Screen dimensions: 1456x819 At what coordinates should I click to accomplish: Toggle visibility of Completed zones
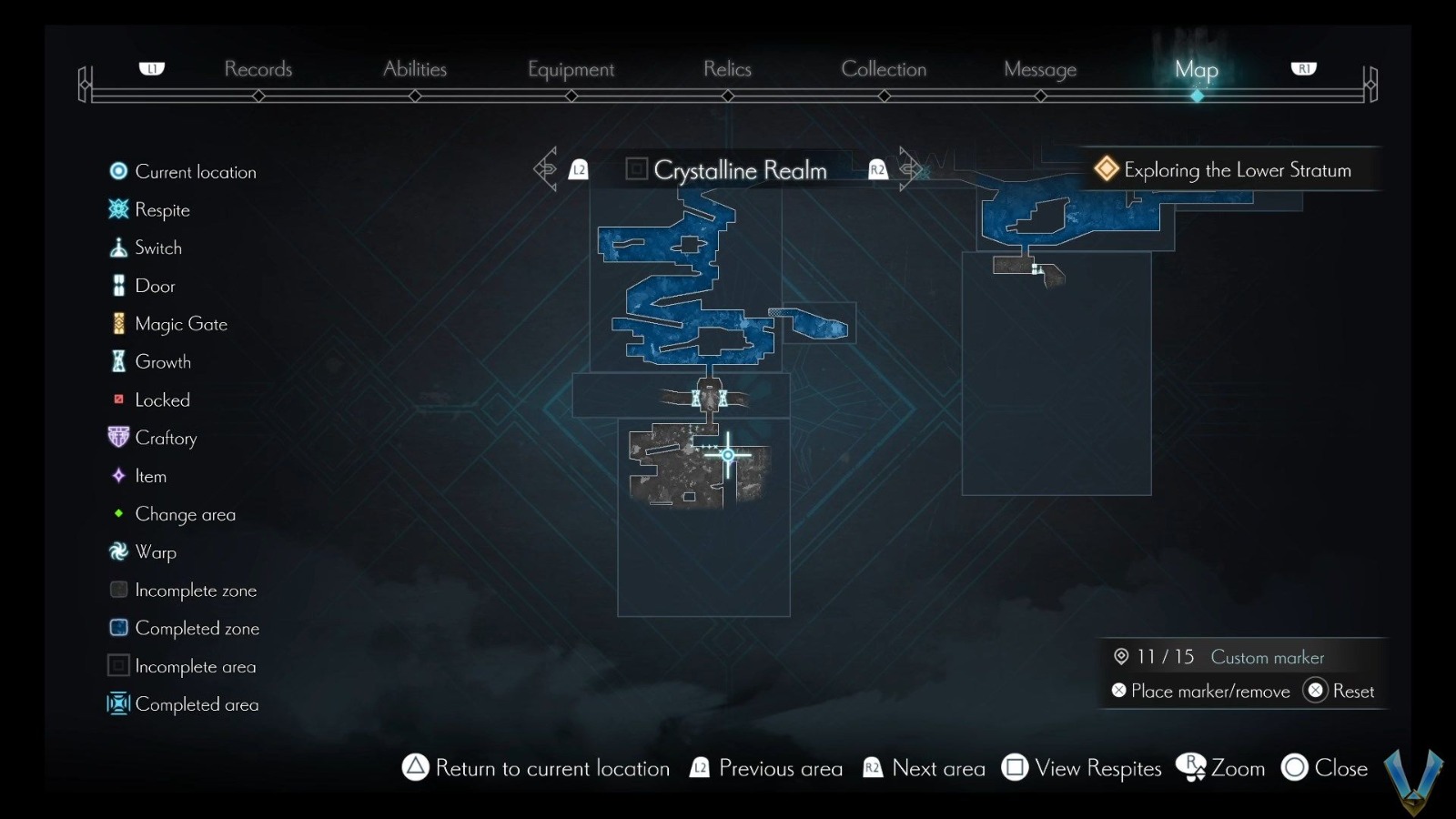click(118, 628)
